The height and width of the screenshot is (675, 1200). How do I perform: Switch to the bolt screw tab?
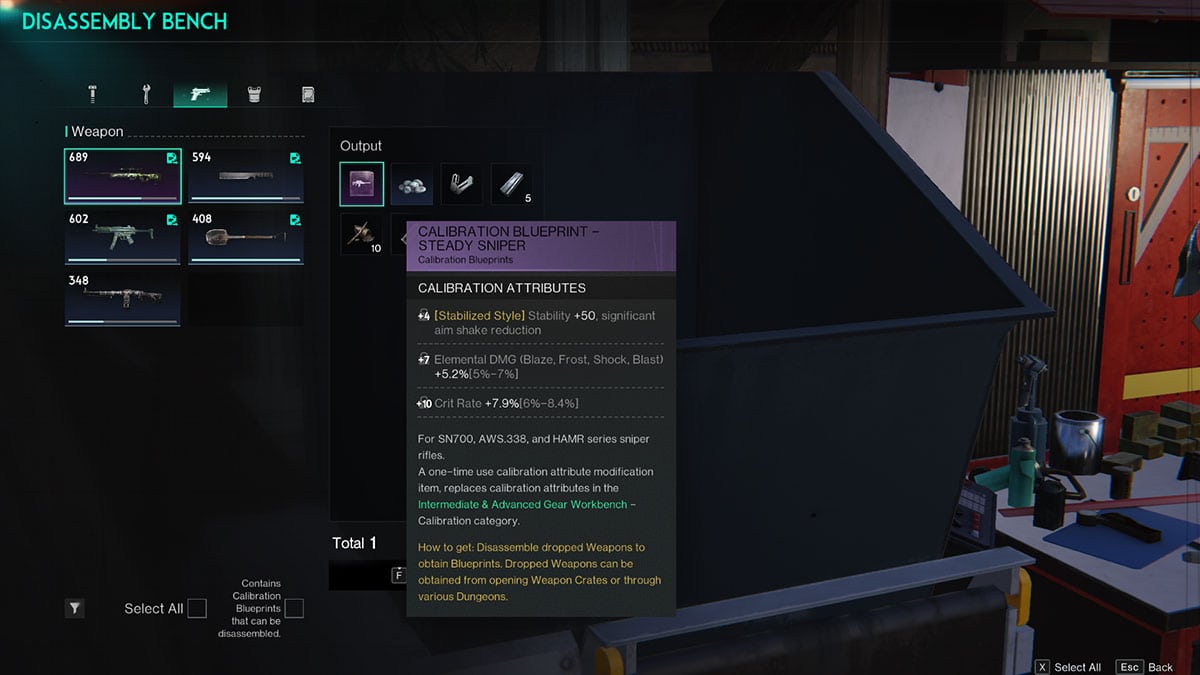pyautogui.click(x=93, y=94)
